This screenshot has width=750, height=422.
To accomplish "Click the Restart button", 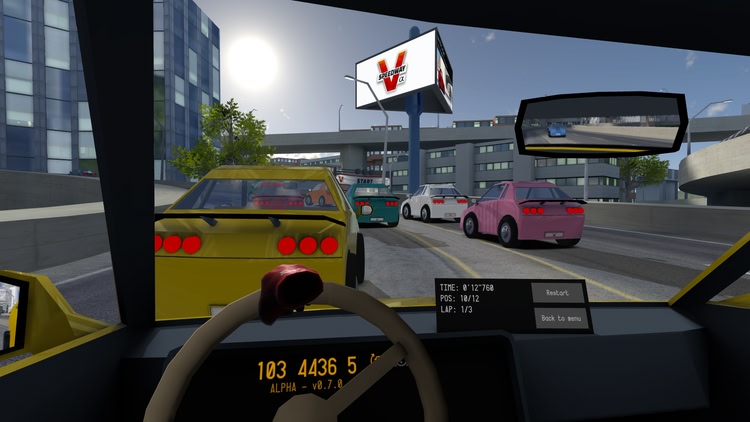I will tap(557, 293).
